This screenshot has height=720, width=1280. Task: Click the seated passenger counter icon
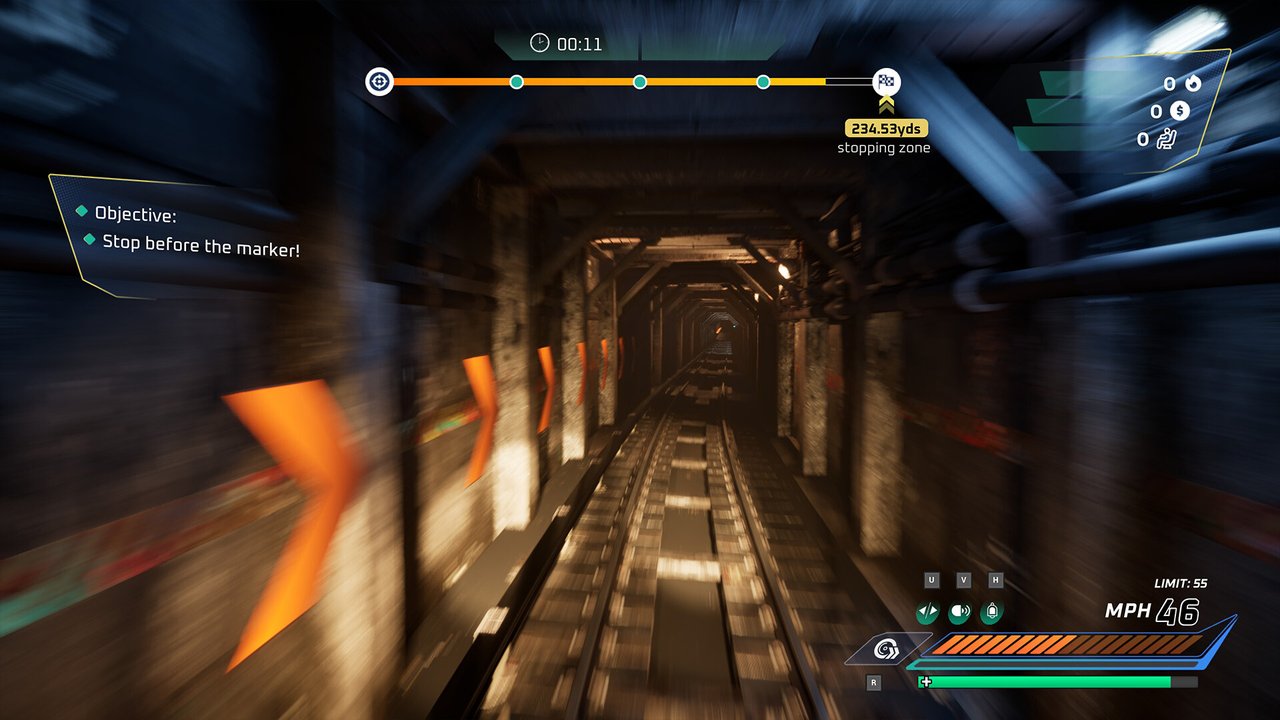coord(1166,140)
